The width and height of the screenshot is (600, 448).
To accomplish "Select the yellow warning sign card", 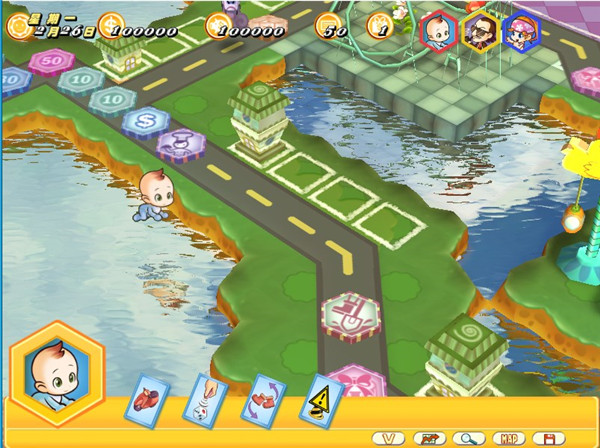I will click(323, 398).
